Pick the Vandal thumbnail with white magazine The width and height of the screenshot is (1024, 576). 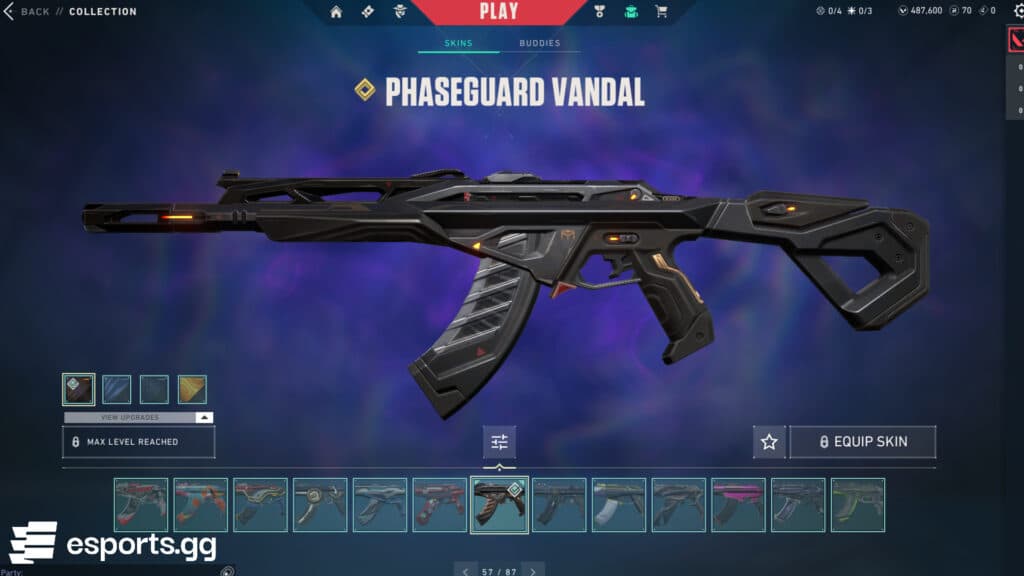coord(619,504)
